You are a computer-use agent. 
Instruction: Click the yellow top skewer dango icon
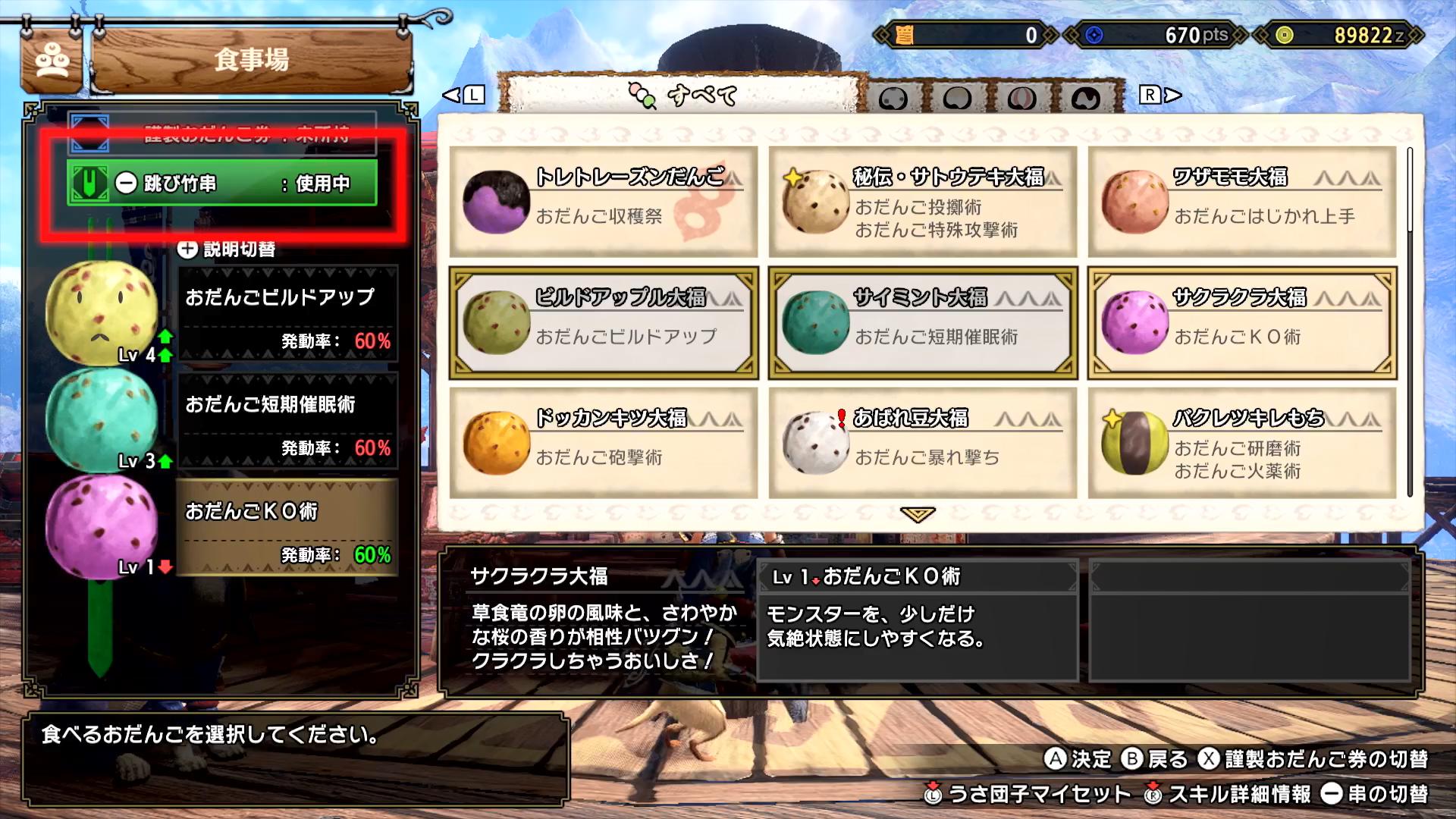point(101,312)
